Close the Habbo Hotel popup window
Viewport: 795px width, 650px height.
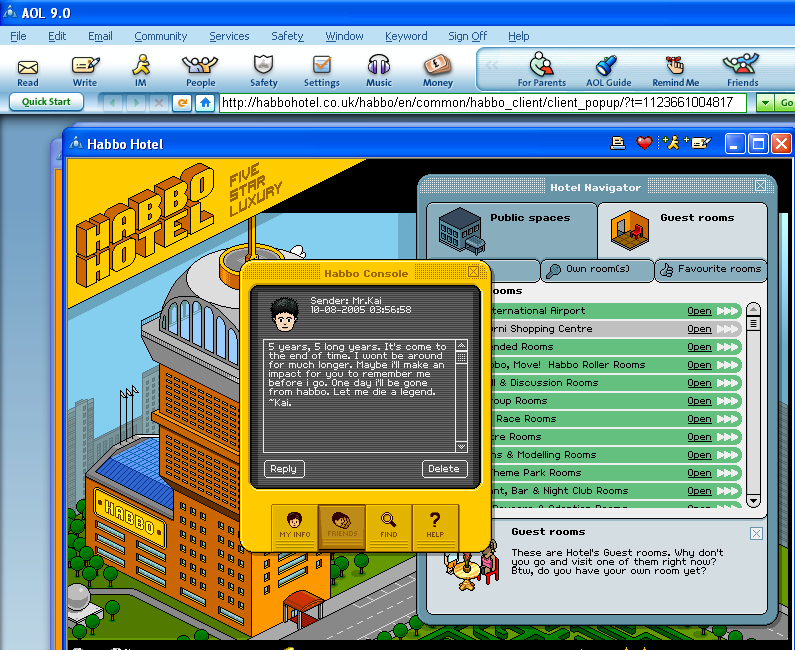pos(781,144)
